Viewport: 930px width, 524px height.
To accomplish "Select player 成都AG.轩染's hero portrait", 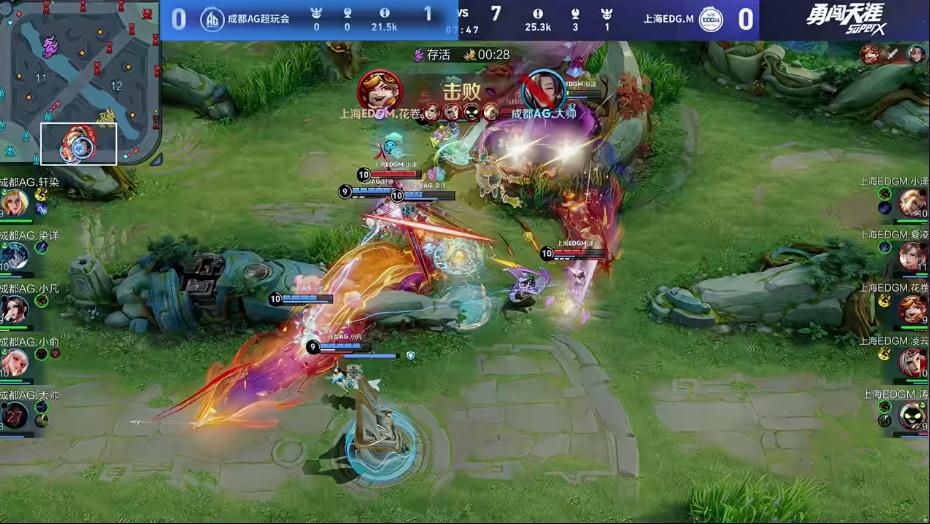I will pyautogui.click(x=15, y=203).
